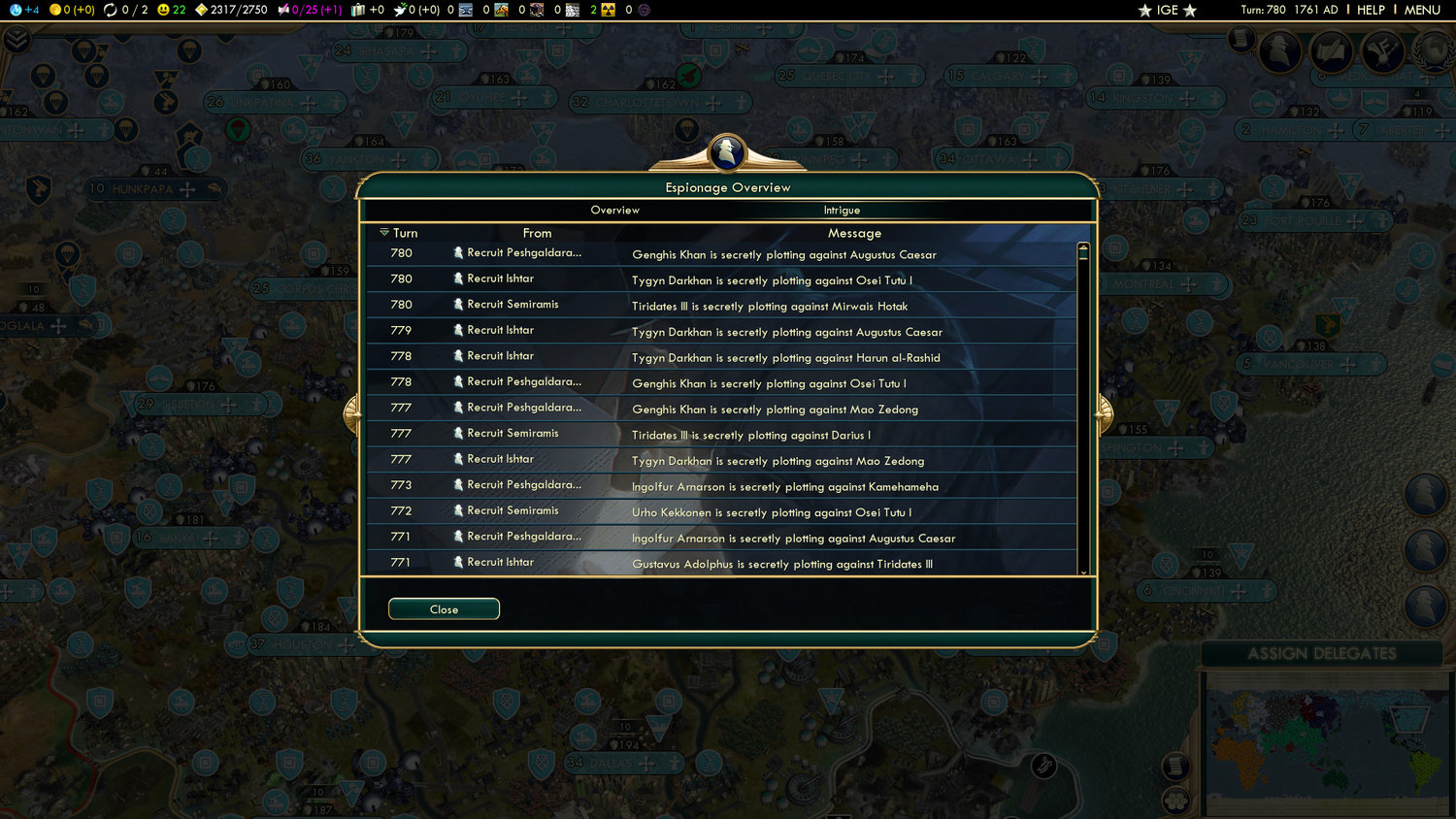The height and width of the screenshot is (819, 1456).
Task: Click the horses resource icon in top bar
Action: click(x=502, y=11)
